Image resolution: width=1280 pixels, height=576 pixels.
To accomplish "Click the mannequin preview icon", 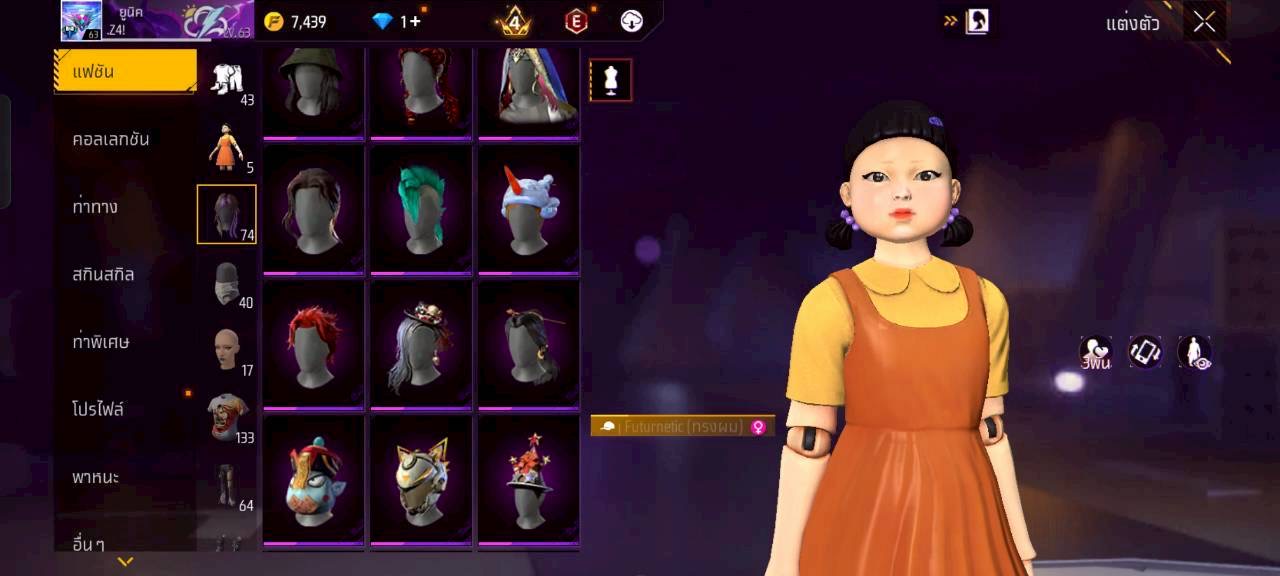I will click(x=610, y=80).
